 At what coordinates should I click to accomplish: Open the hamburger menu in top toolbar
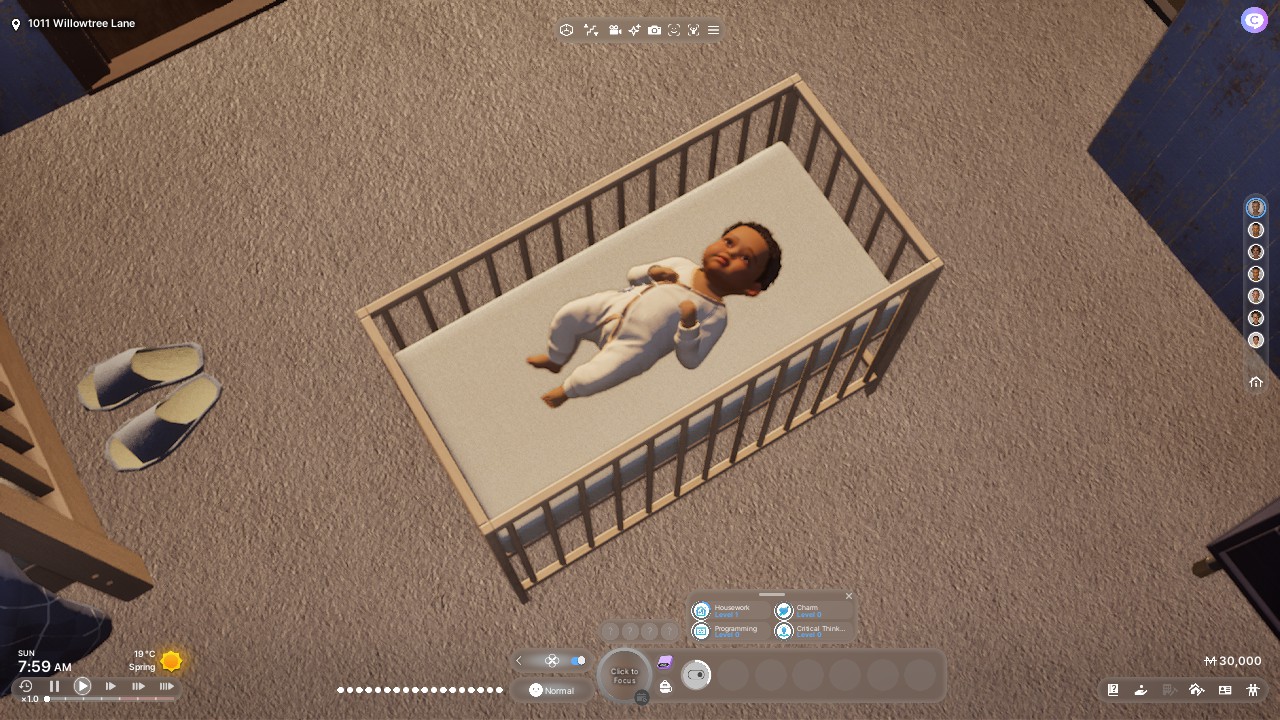pos(713,30)
